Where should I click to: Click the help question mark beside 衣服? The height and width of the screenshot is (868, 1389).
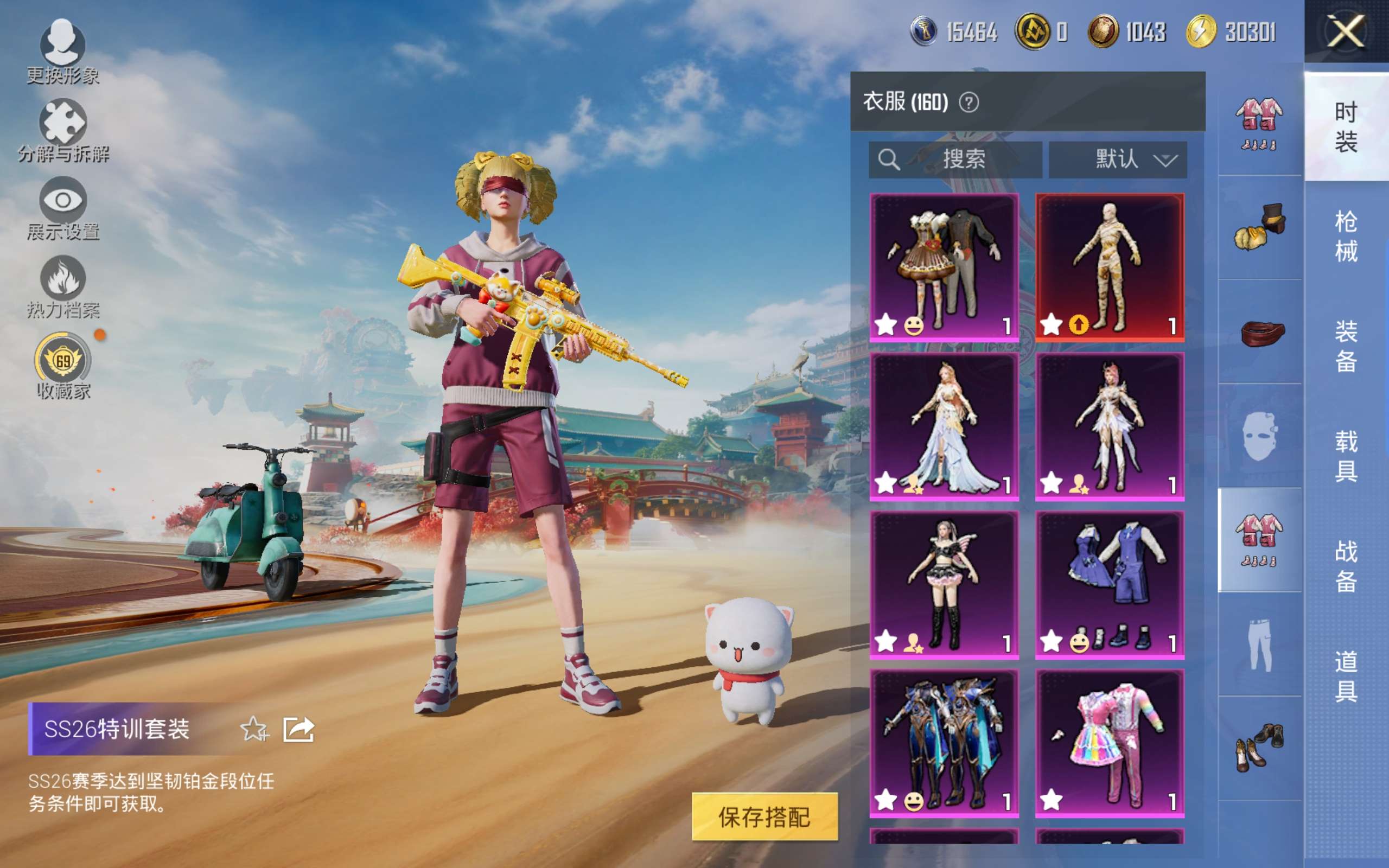coord(969,103)
